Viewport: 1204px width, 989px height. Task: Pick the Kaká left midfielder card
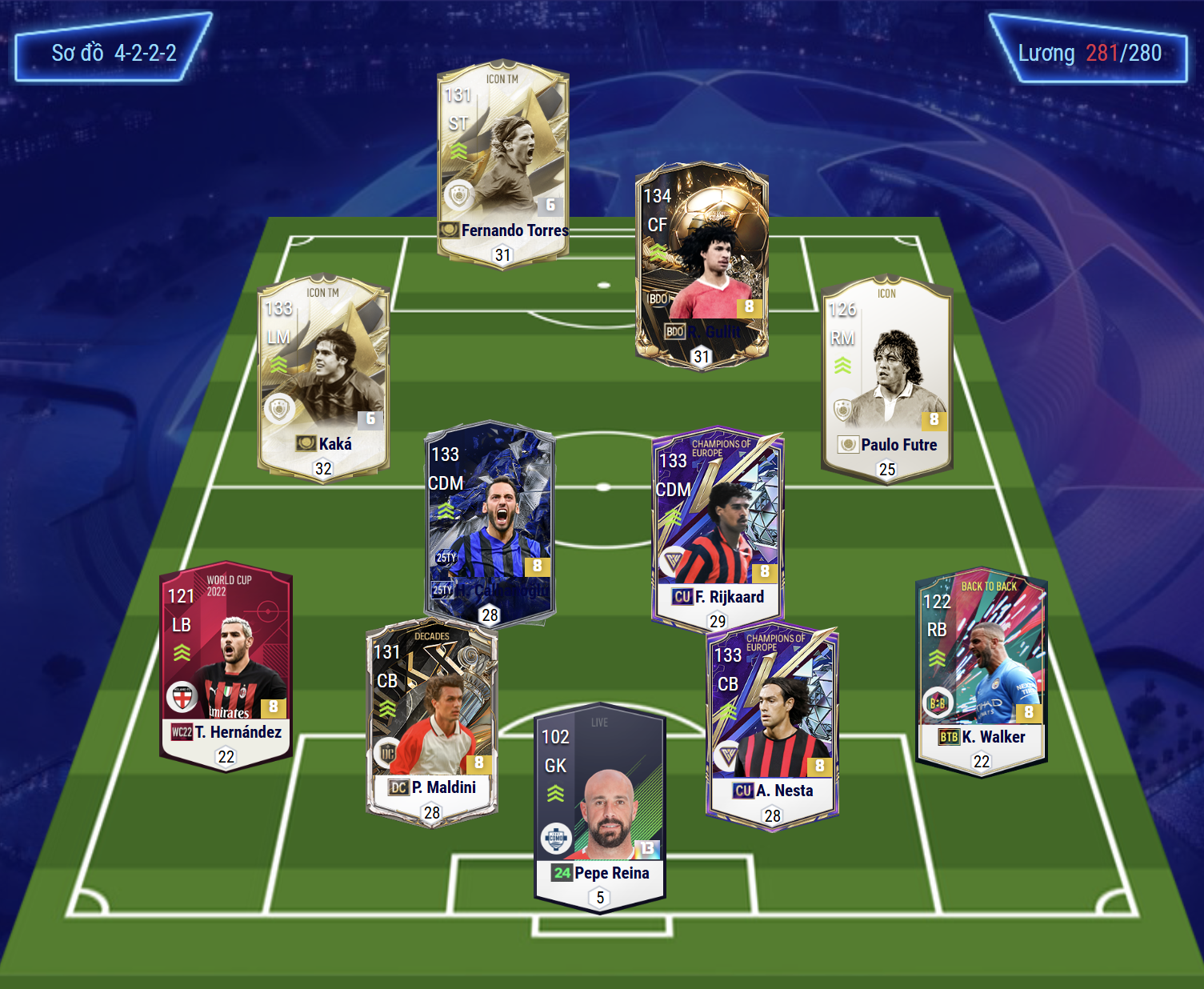[x=323, y=378]
